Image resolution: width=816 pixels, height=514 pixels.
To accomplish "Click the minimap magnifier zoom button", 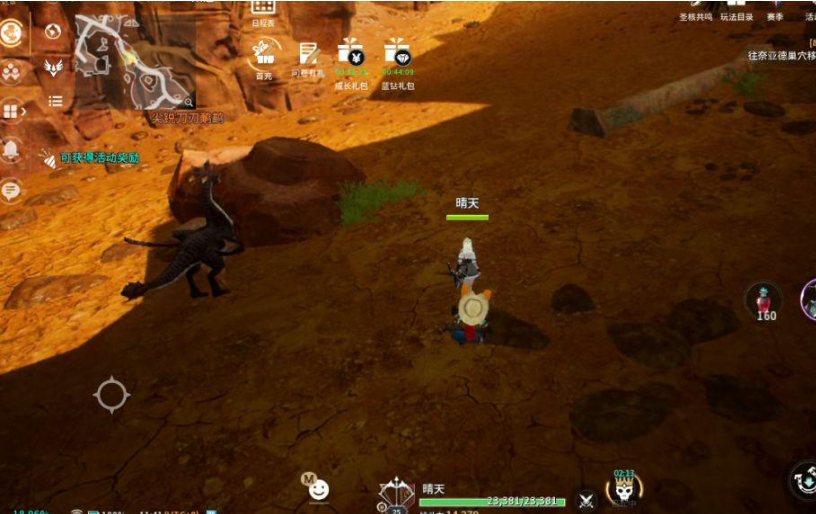I will [188, 101].
